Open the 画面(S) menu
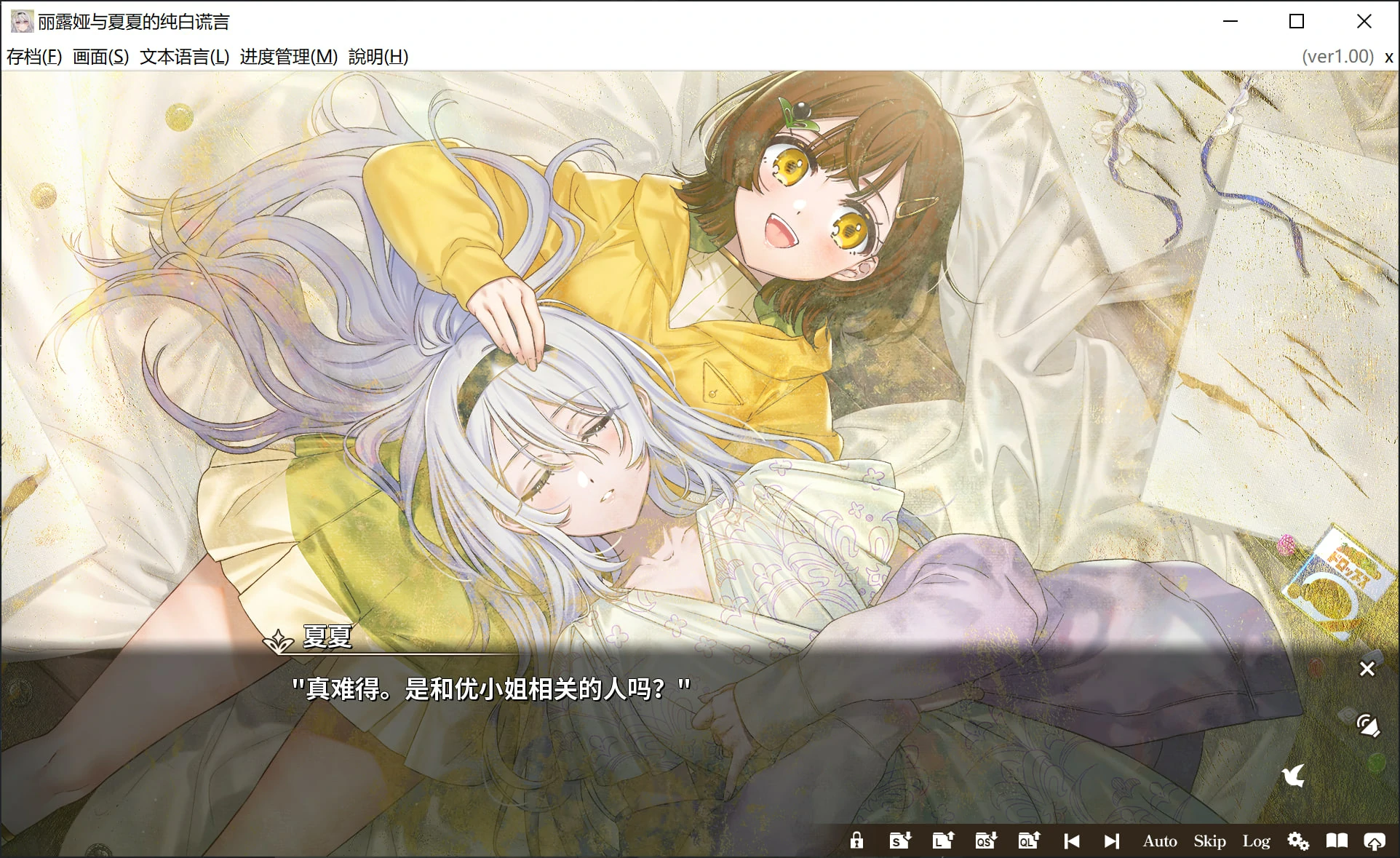1400x858 pixels. point(100,56)
